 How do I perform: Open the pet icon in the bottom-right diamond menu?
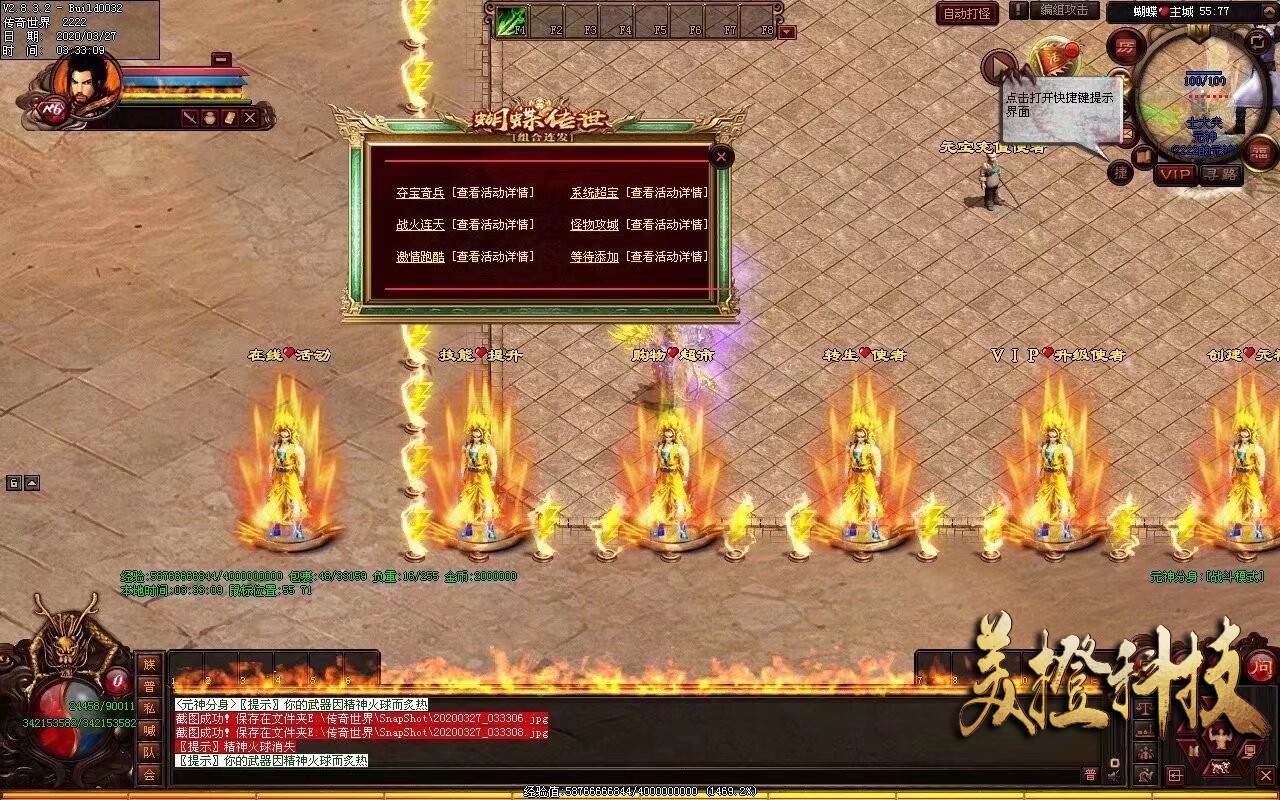pos(1221,766)
